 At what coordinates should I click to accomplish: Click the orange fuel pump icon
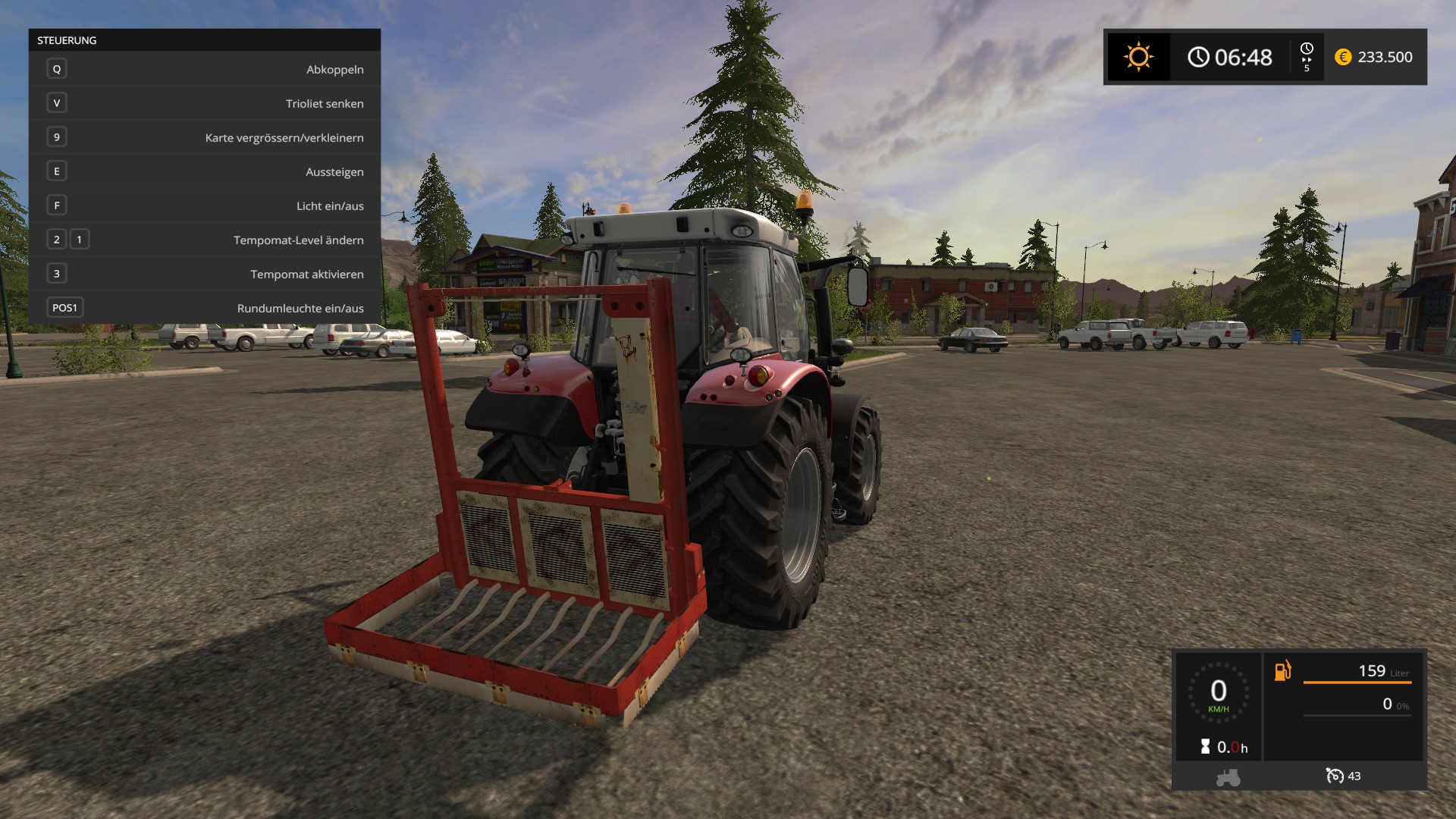click(x=1282, y=670)
